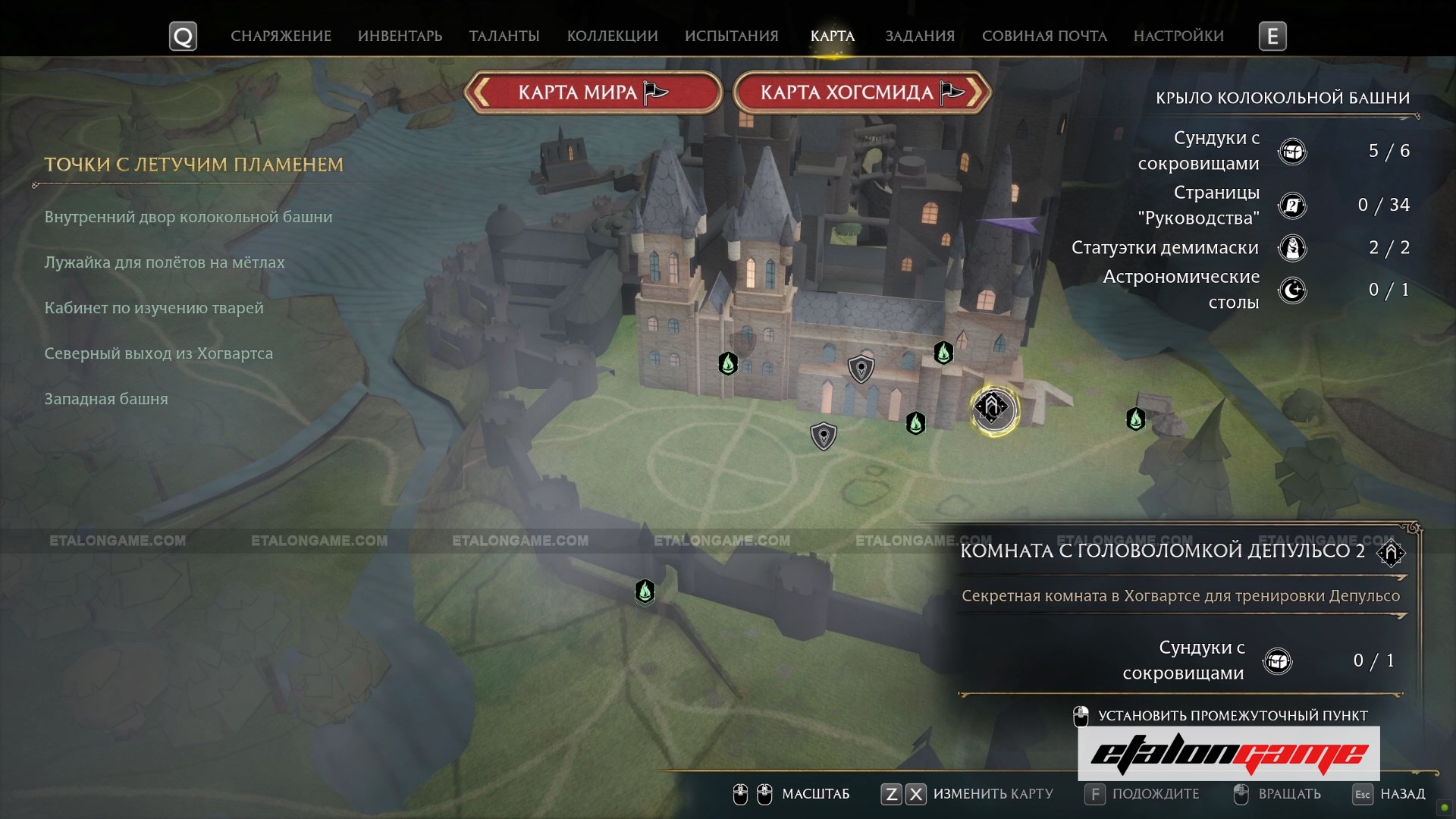Click the Карта мира button
The height and width of the screenshot is (819, 1456).
[592, 93]
